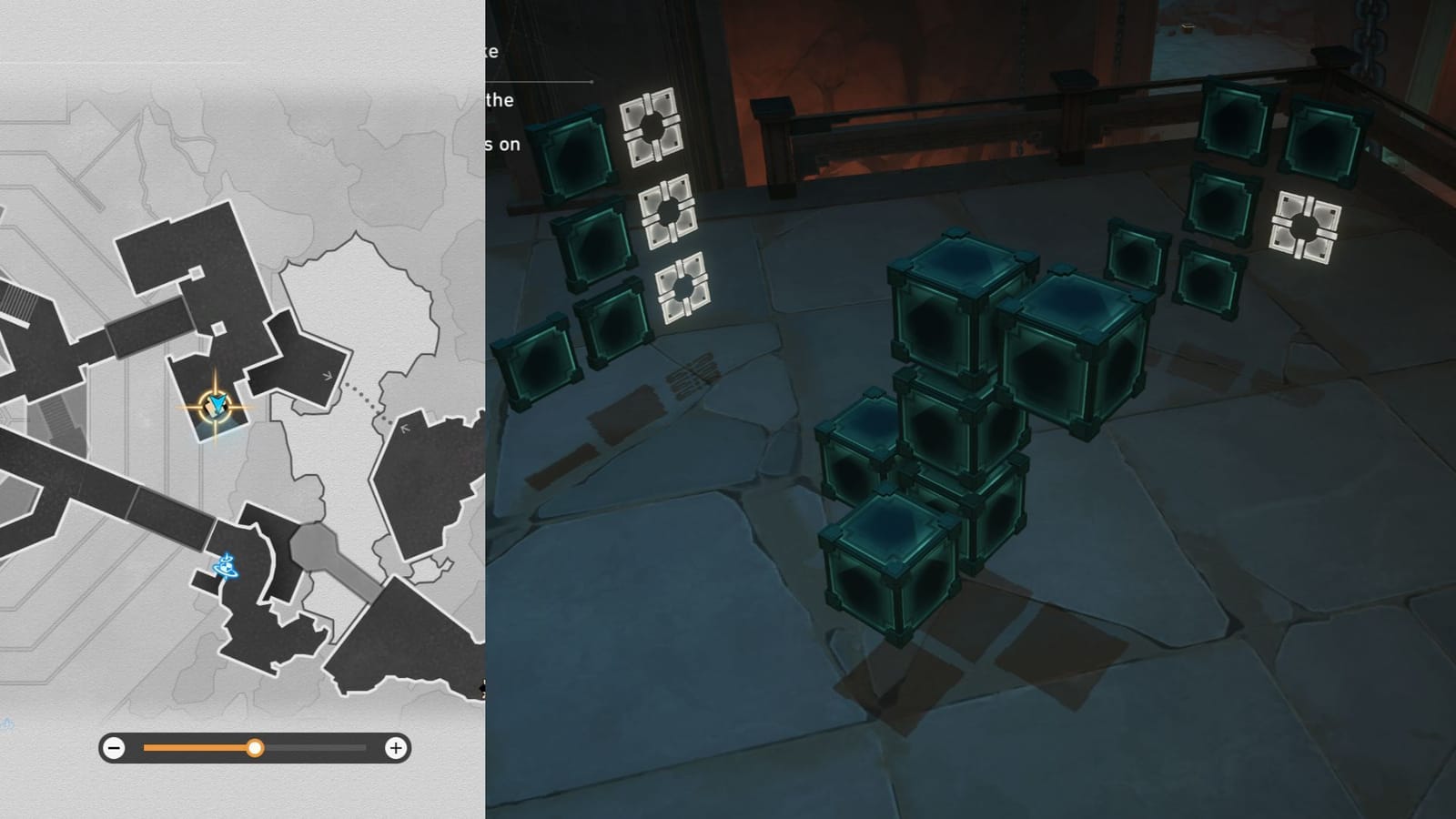The image size is (1456, 819).
Task: Select the player position marker on the map
Action: pos(216,403)
